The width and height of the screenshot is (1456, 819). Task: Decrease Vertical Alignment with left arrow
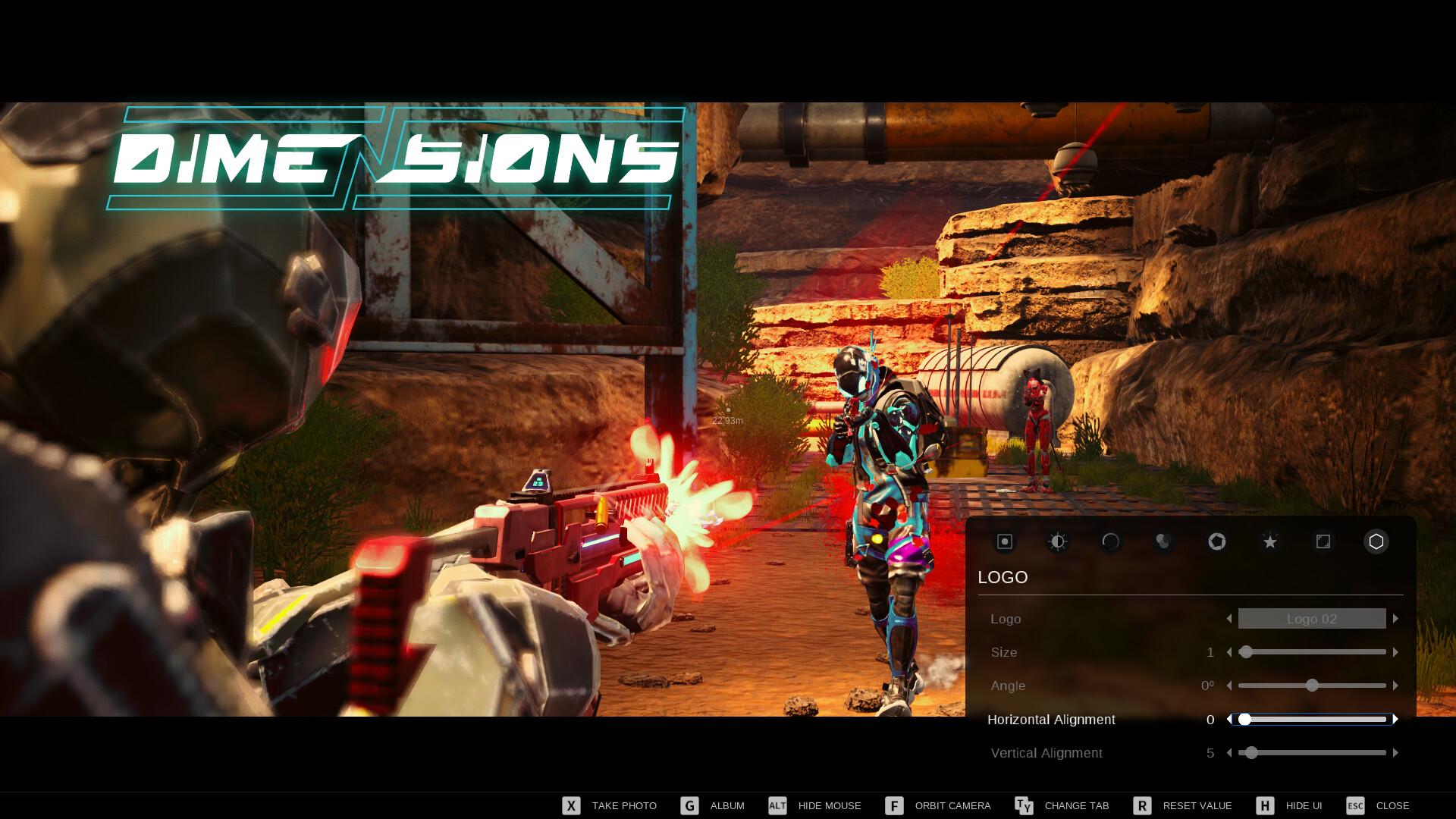tap(1229, 753)
